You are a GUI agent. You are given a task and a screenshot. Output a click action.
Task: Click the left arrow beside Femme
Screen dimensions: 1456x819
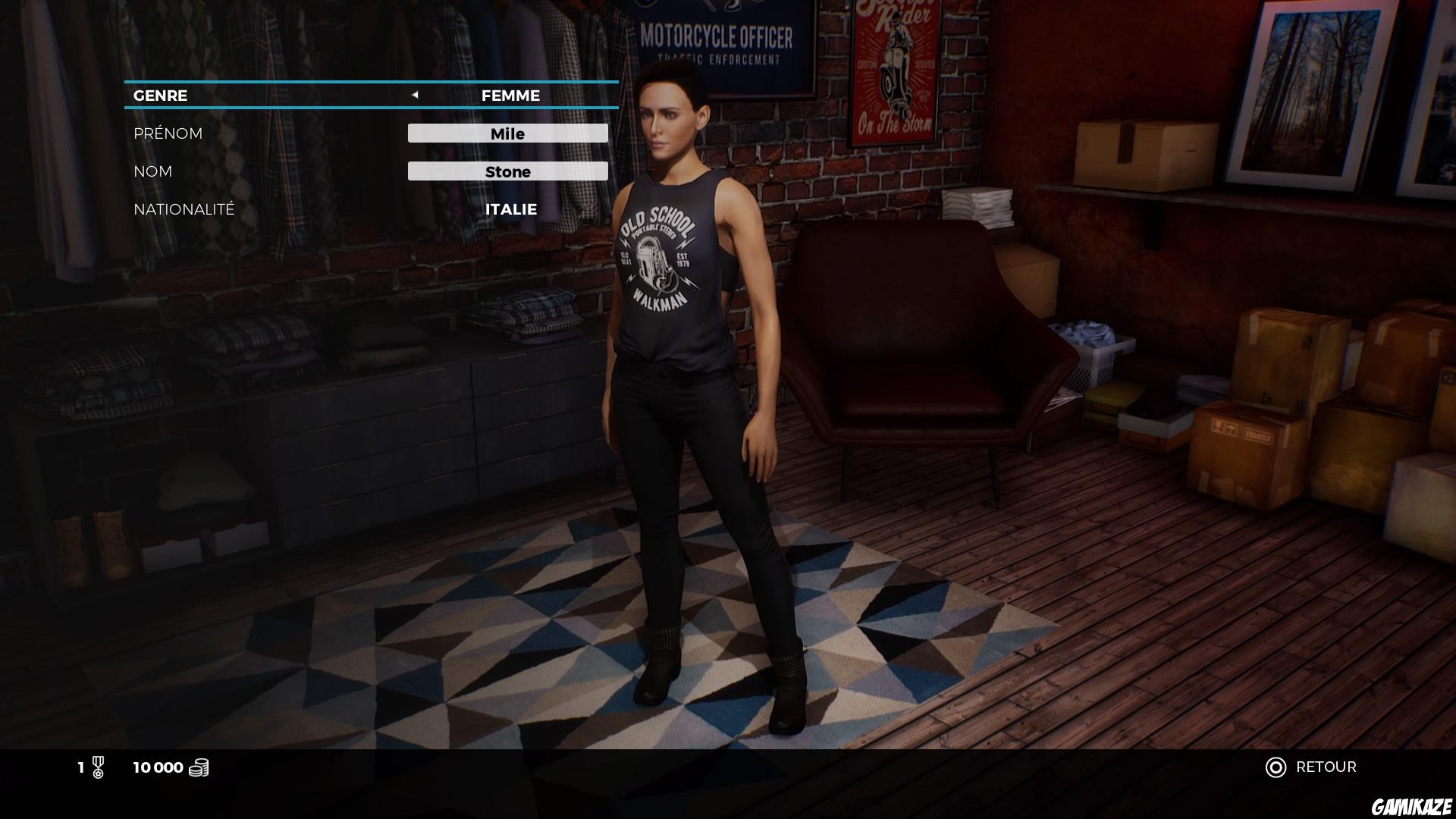click(415, 95)
